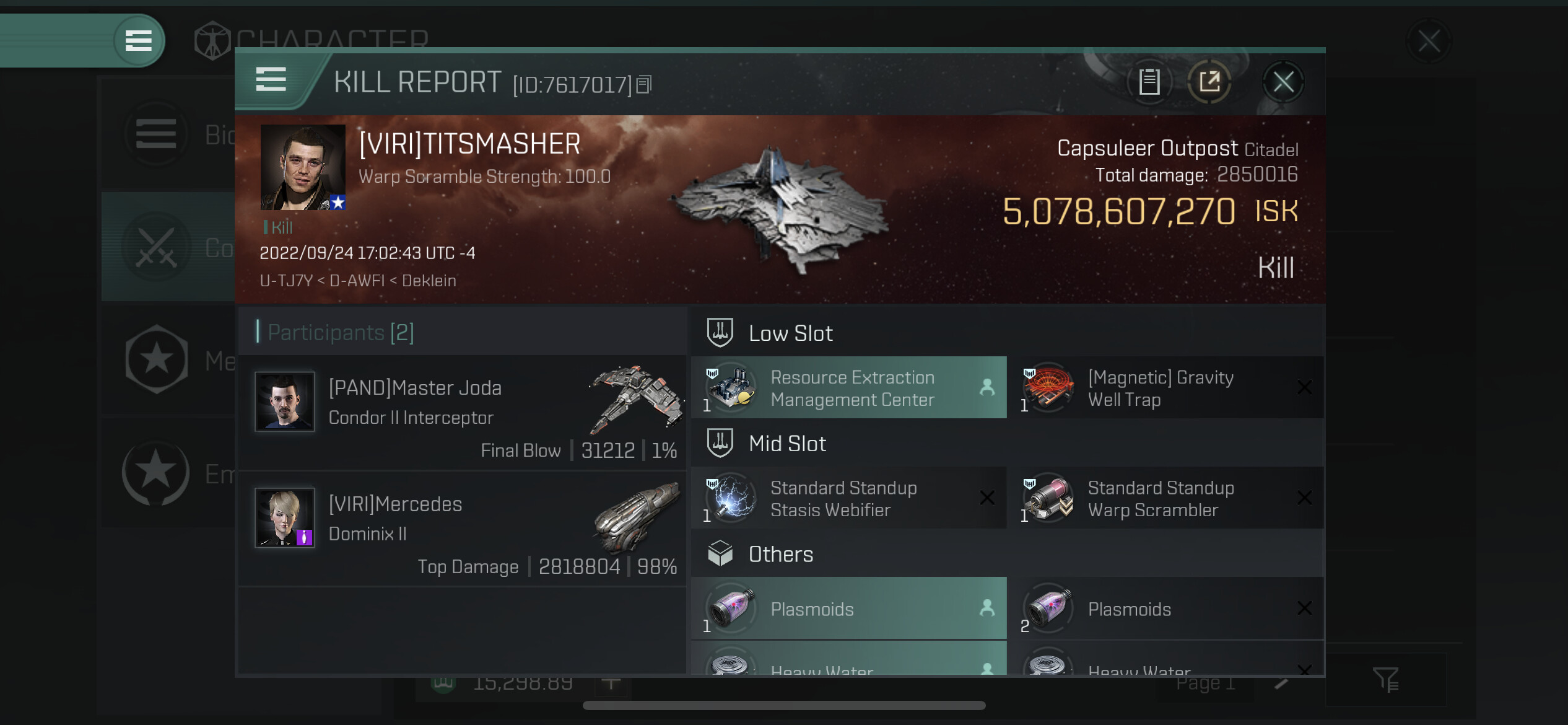
Task: View TITSMASHER's character portrait
Action: coord(302,167)
